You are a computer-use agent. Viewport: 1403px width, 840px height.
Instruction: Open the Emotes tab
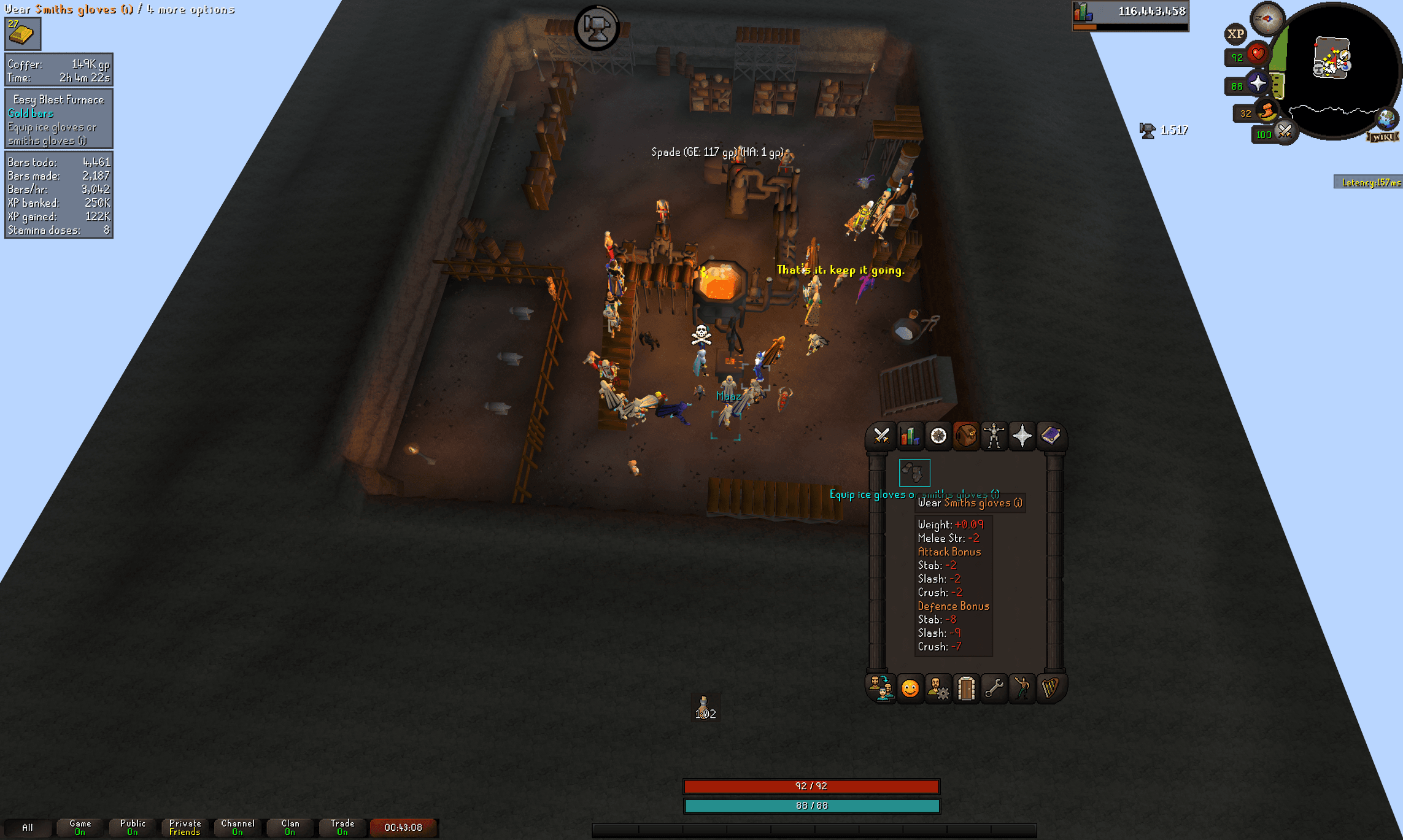910,688
